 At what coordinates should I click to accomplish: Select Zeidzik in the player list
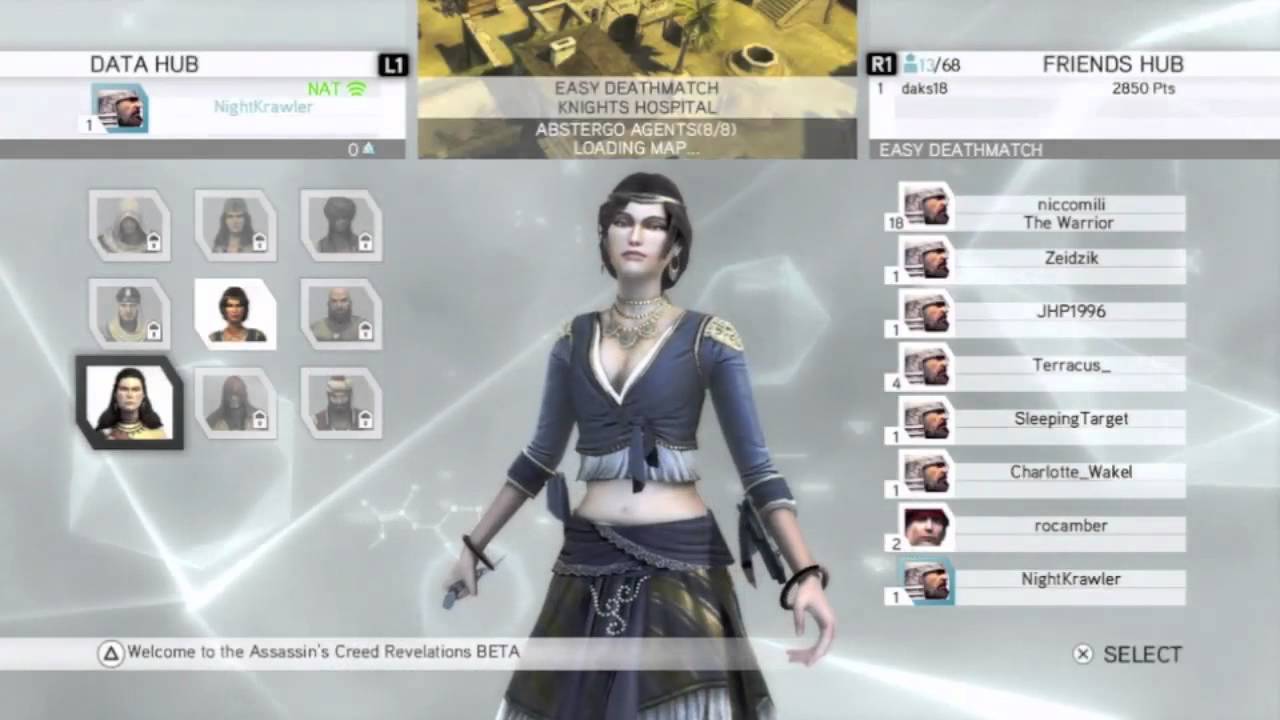coord(1070,259)
